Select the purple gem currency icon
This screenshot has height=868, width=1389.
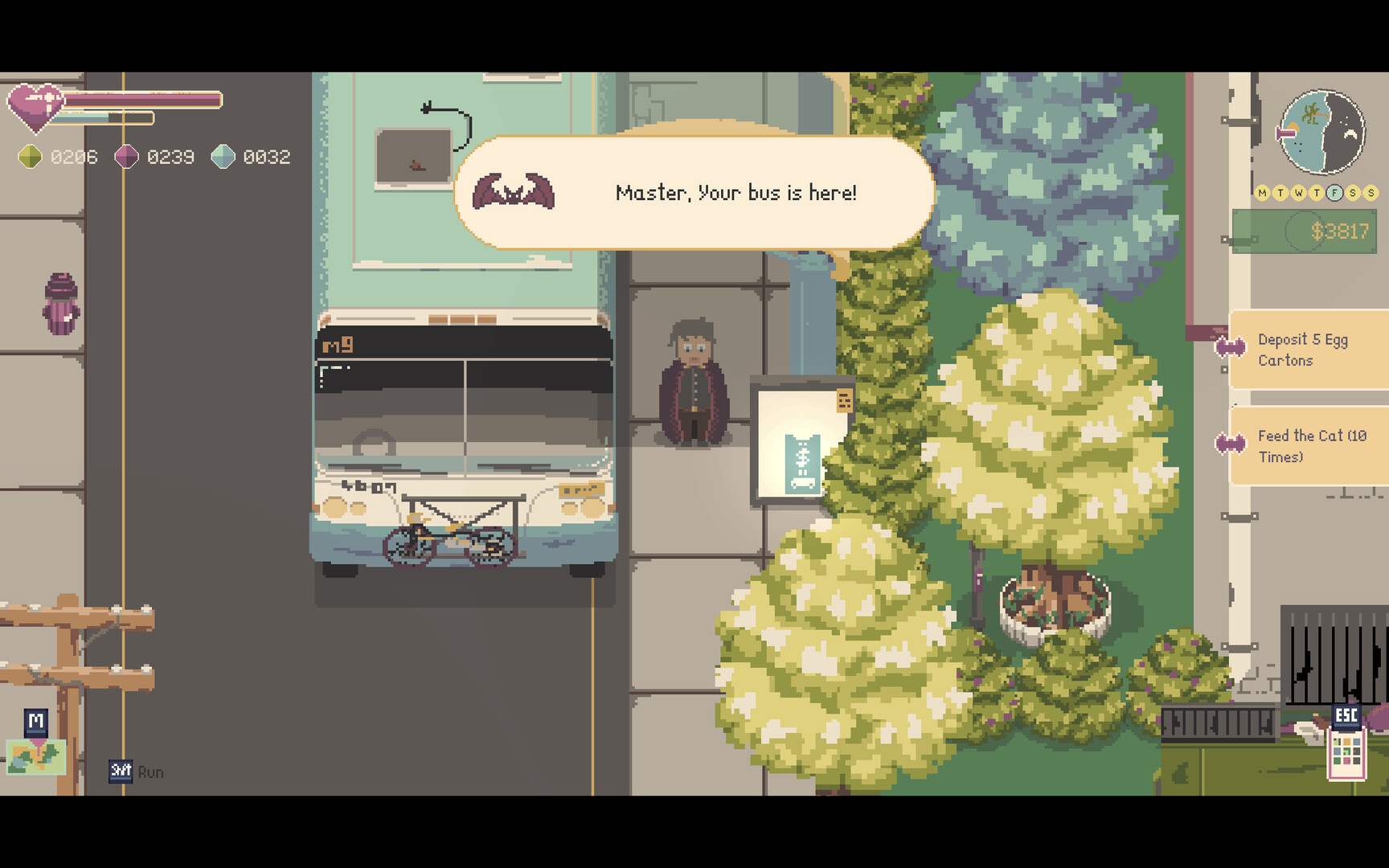point(126,156)
